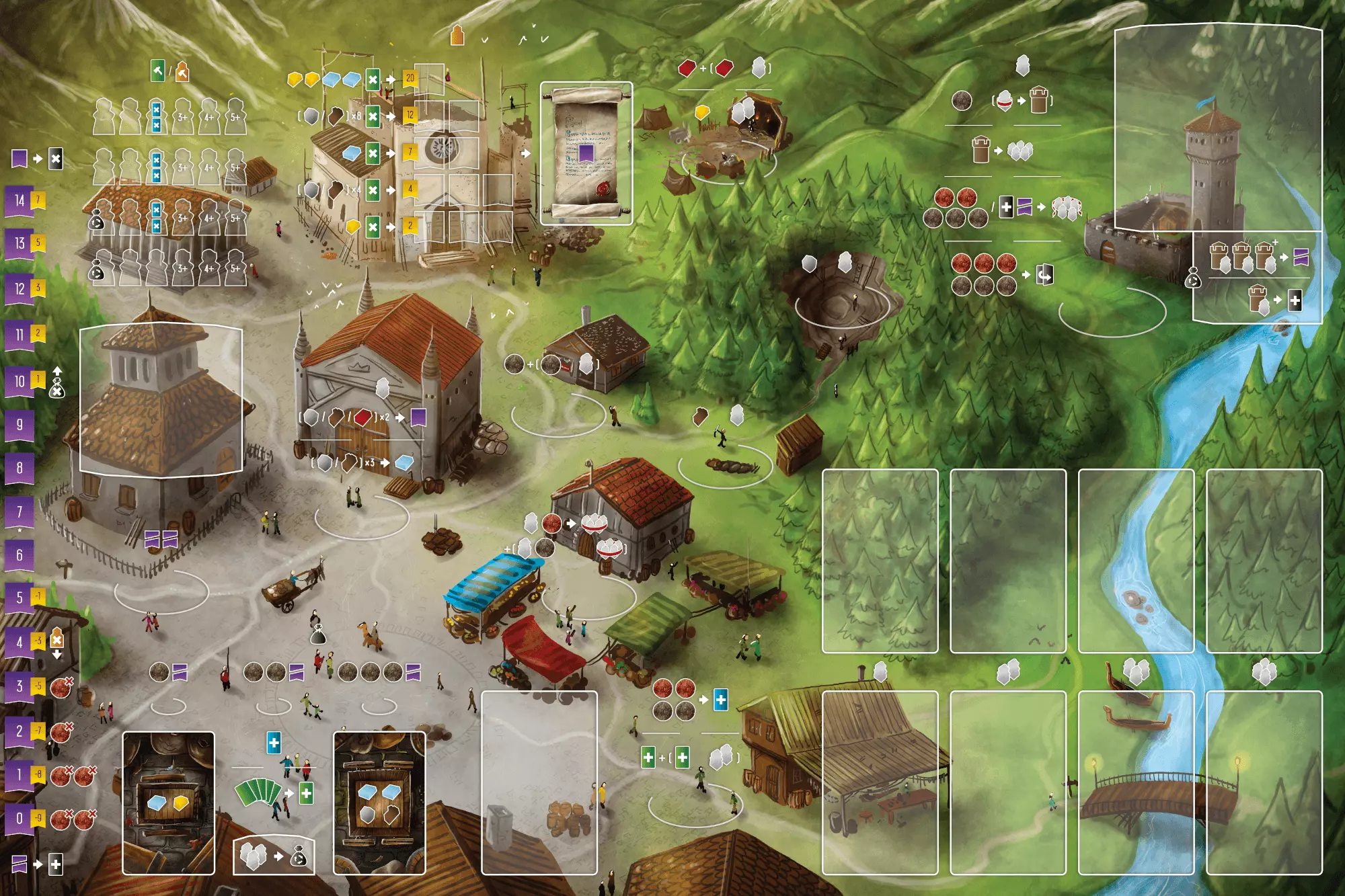This screenshot has width=1345, height=896.
Task: Choose the cathedral's 12-point reward marker
Action: coord(410,115)
